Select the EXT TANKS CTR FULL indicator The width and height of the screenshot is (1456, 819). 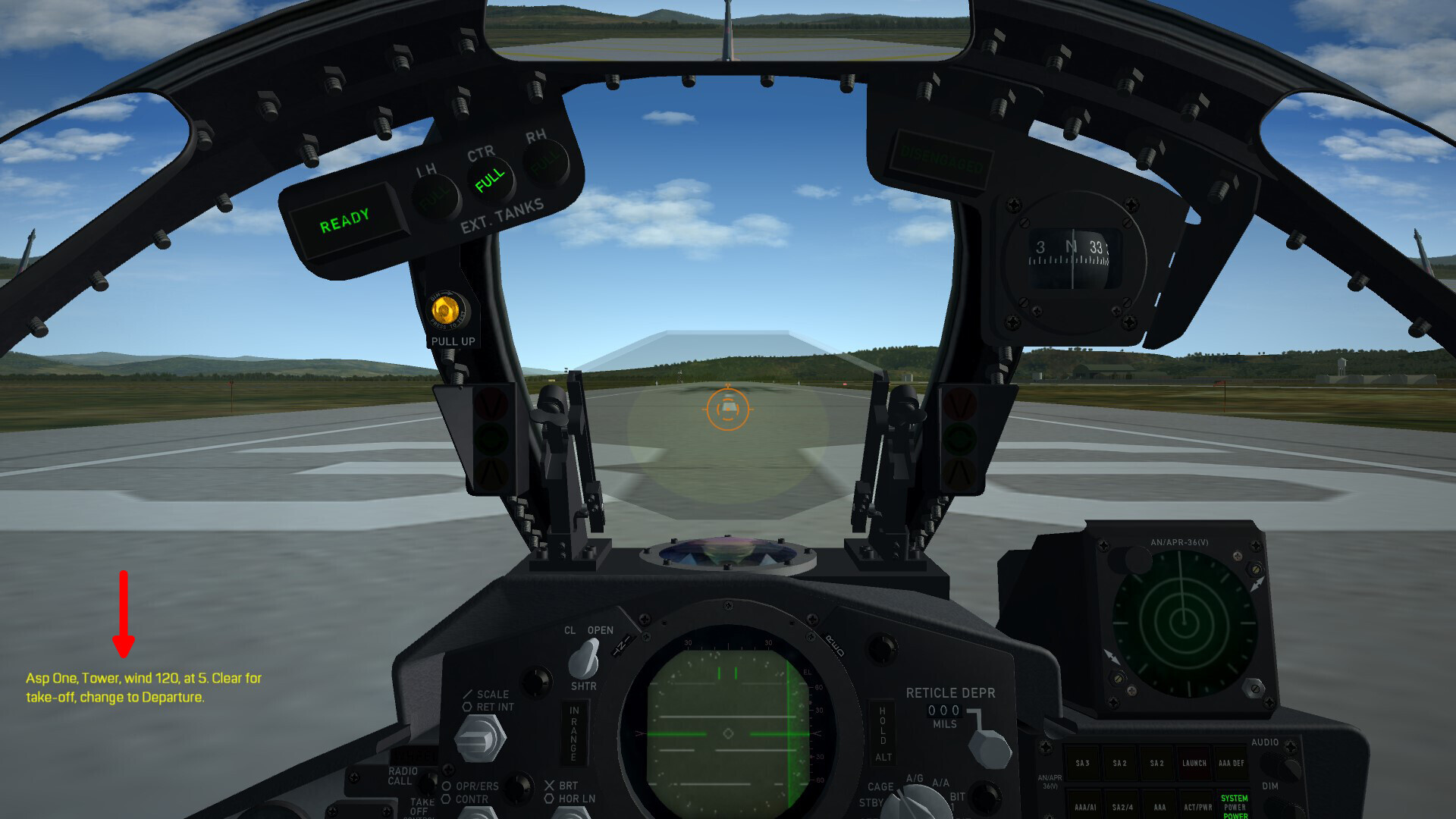click(489, 178)
